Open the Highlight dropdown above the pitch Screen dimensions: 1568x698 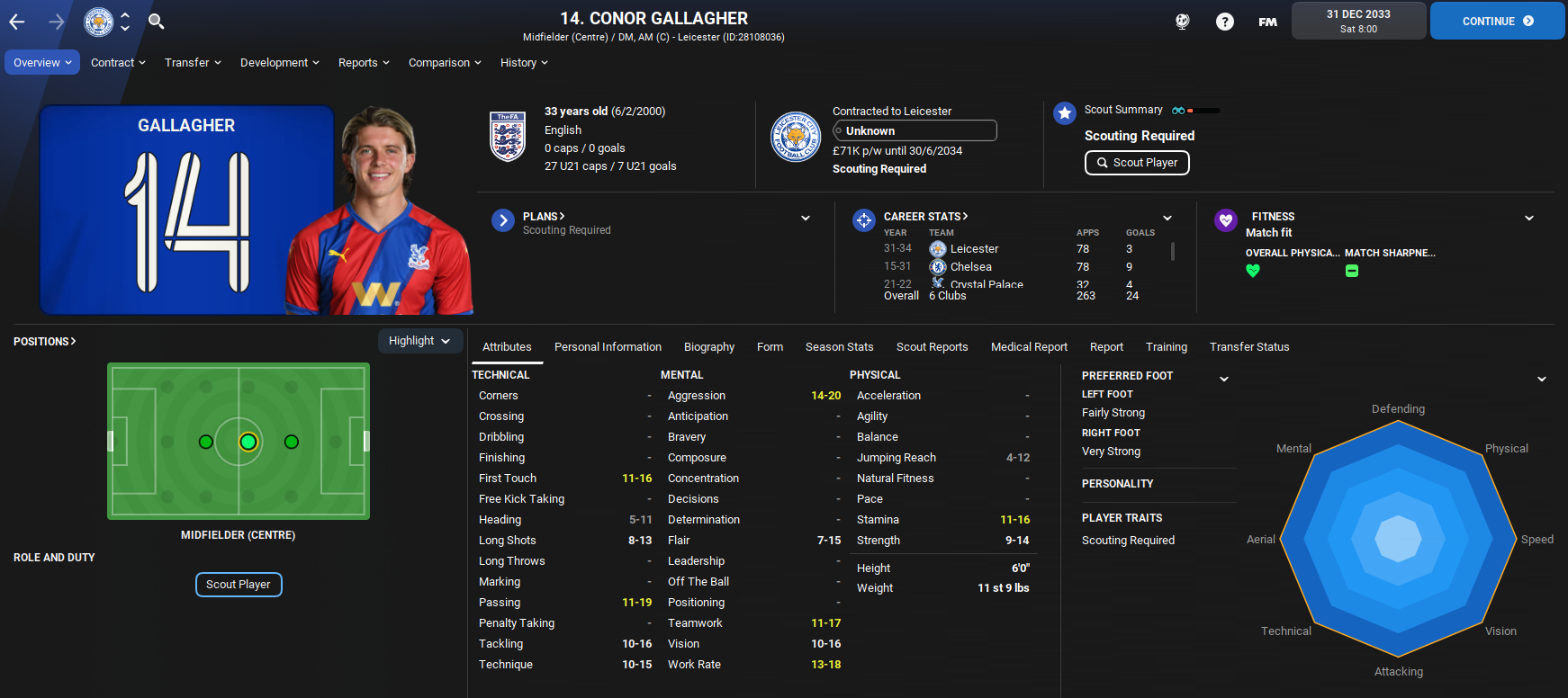point(419,340)
